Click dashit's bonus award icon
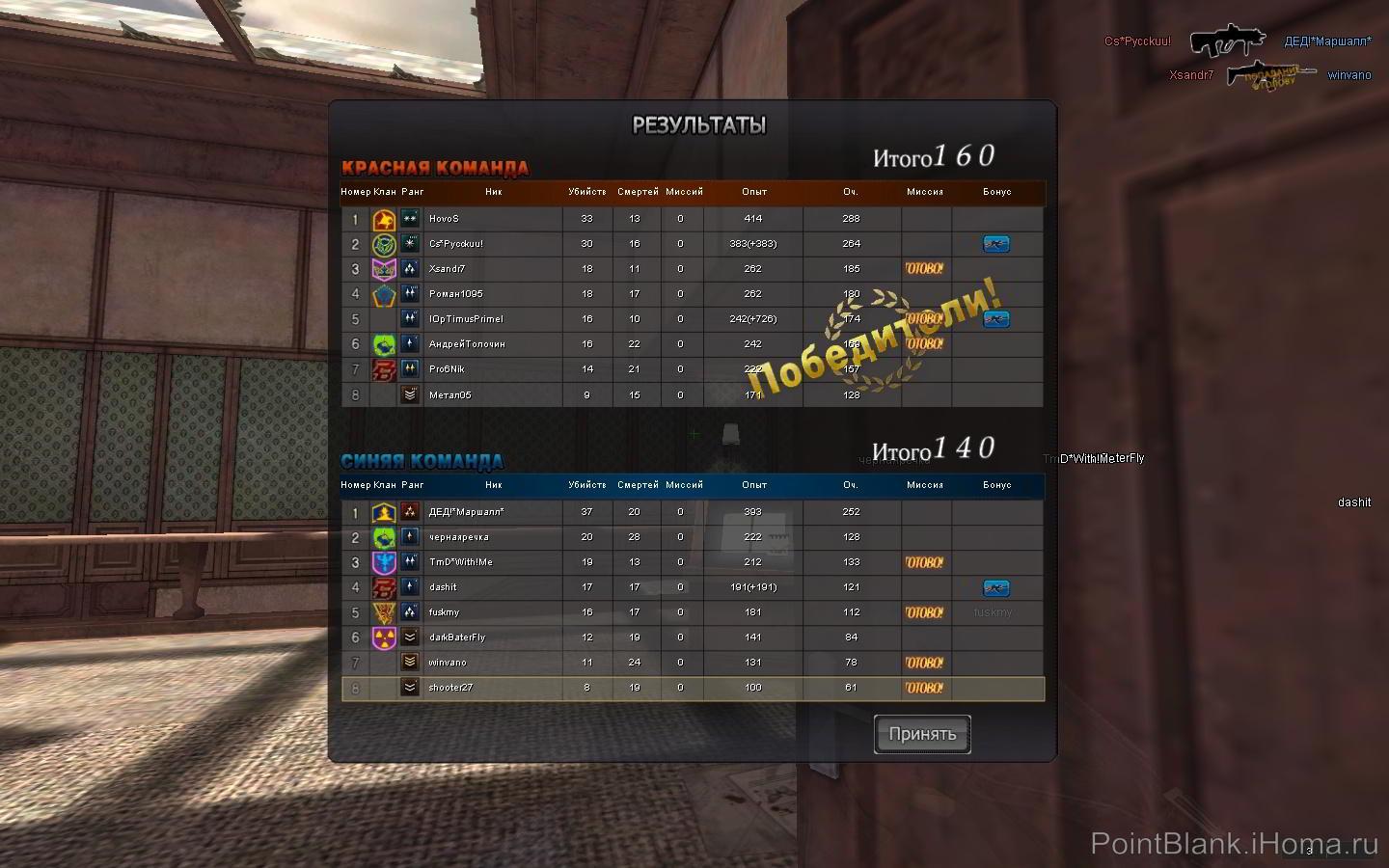The width and height of the screenshot is (1389, 868). coord(996,587)
